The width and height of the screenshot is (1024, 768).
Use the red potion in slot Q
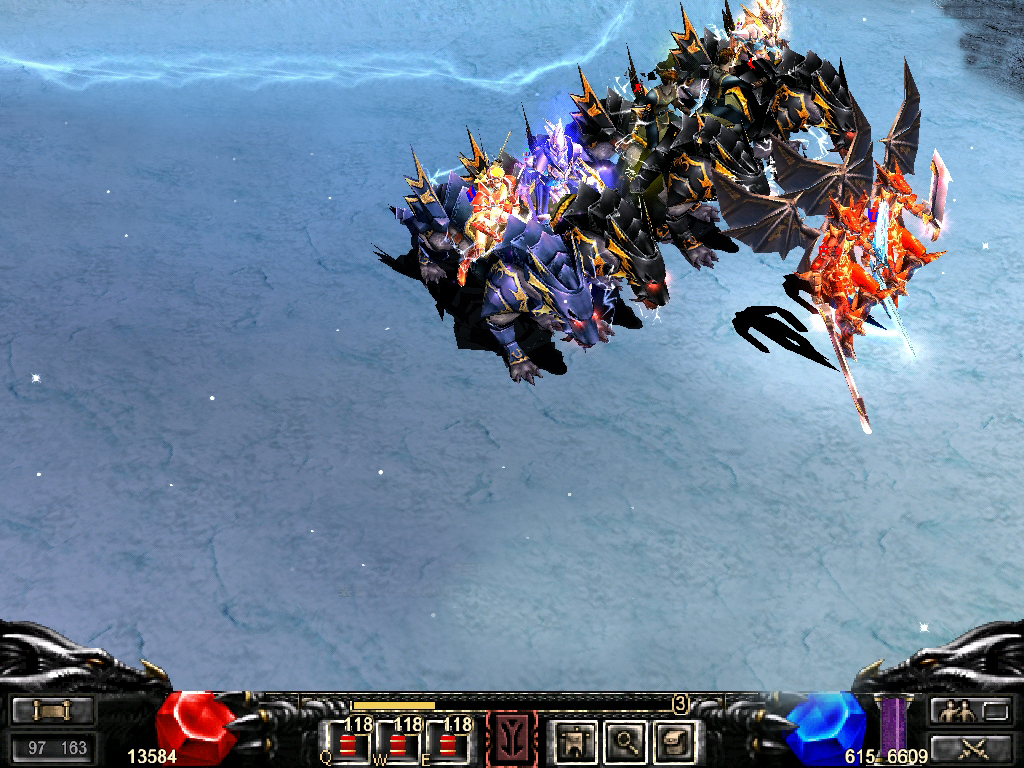tap(348, 744)
